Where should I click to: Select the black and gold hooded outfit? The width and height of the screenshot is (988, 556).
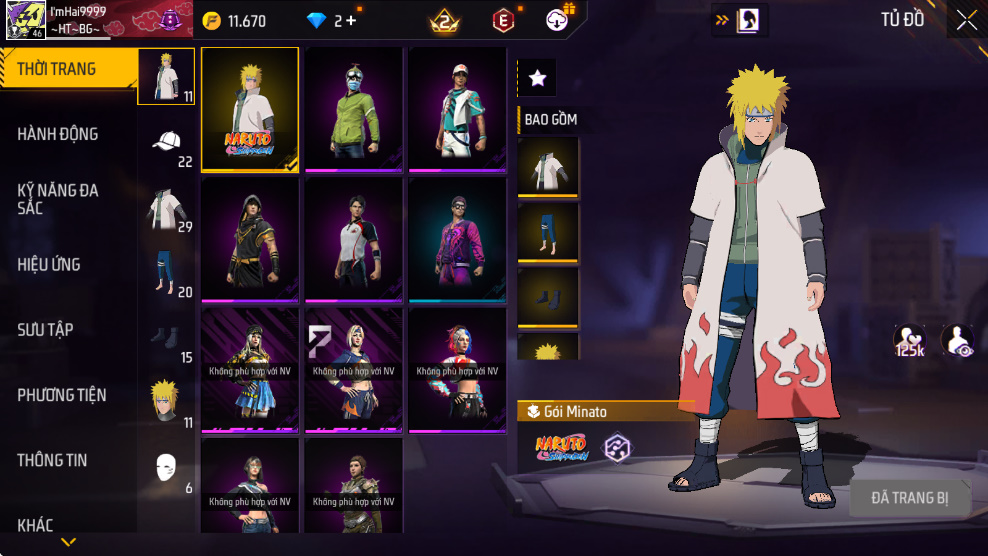click(250, 239)
